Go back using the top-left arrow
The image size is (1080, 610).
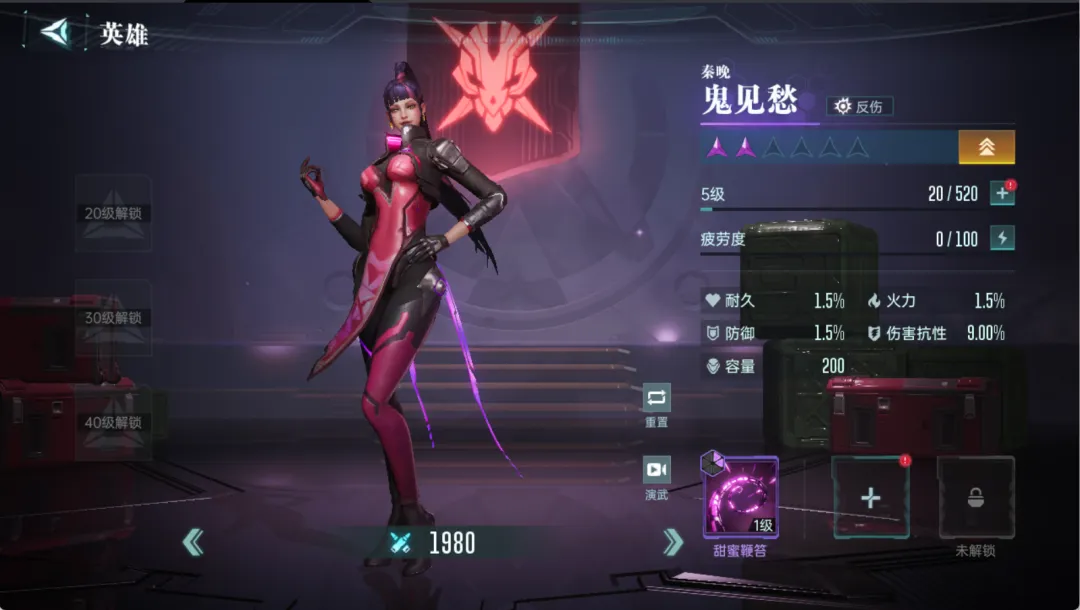tap(55, 32)
